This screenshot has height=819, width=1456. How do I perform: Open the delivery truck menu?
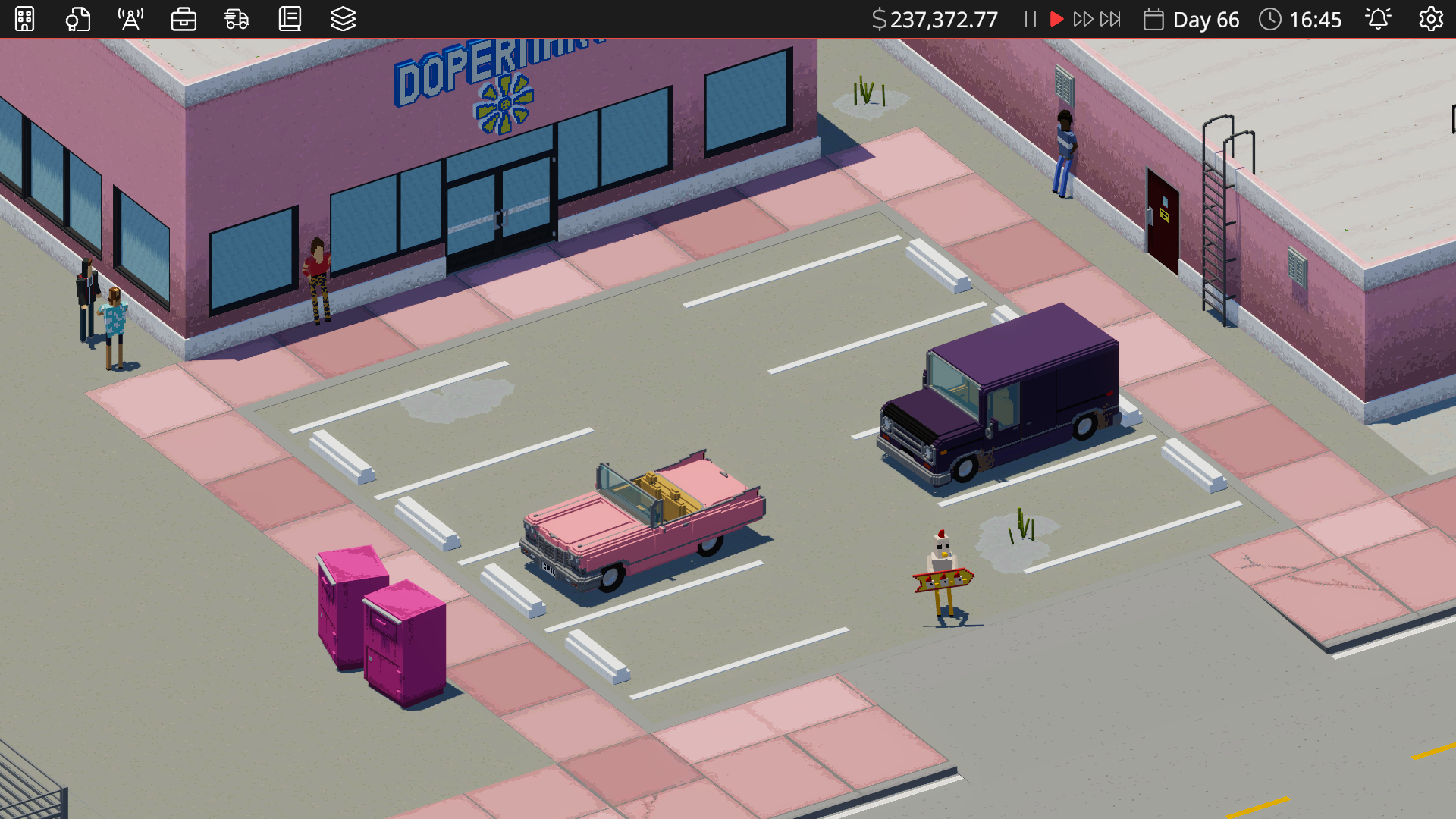point(237,19)
